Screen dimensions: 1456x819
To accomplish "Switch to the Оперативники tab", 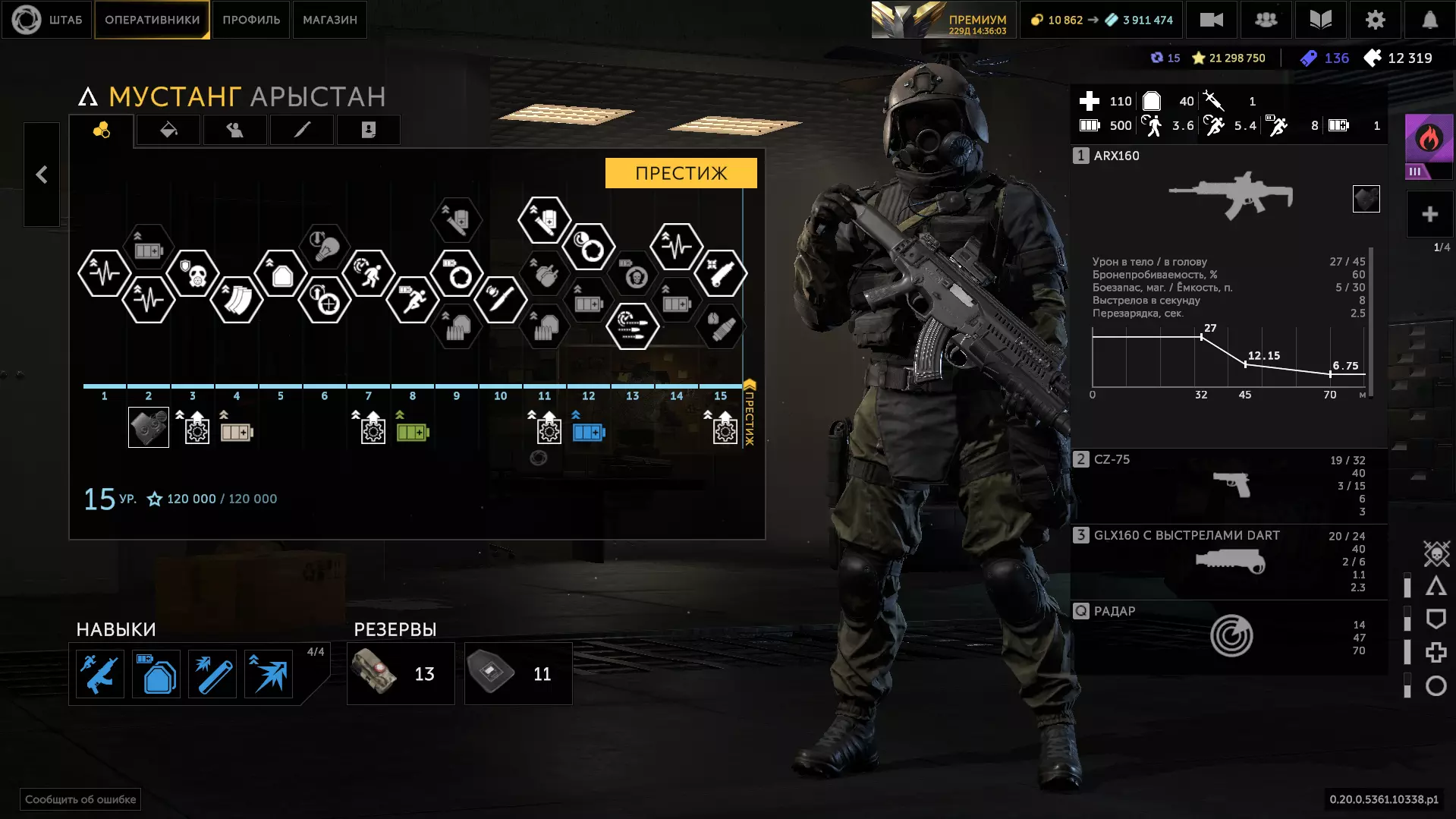I will 152,20.
